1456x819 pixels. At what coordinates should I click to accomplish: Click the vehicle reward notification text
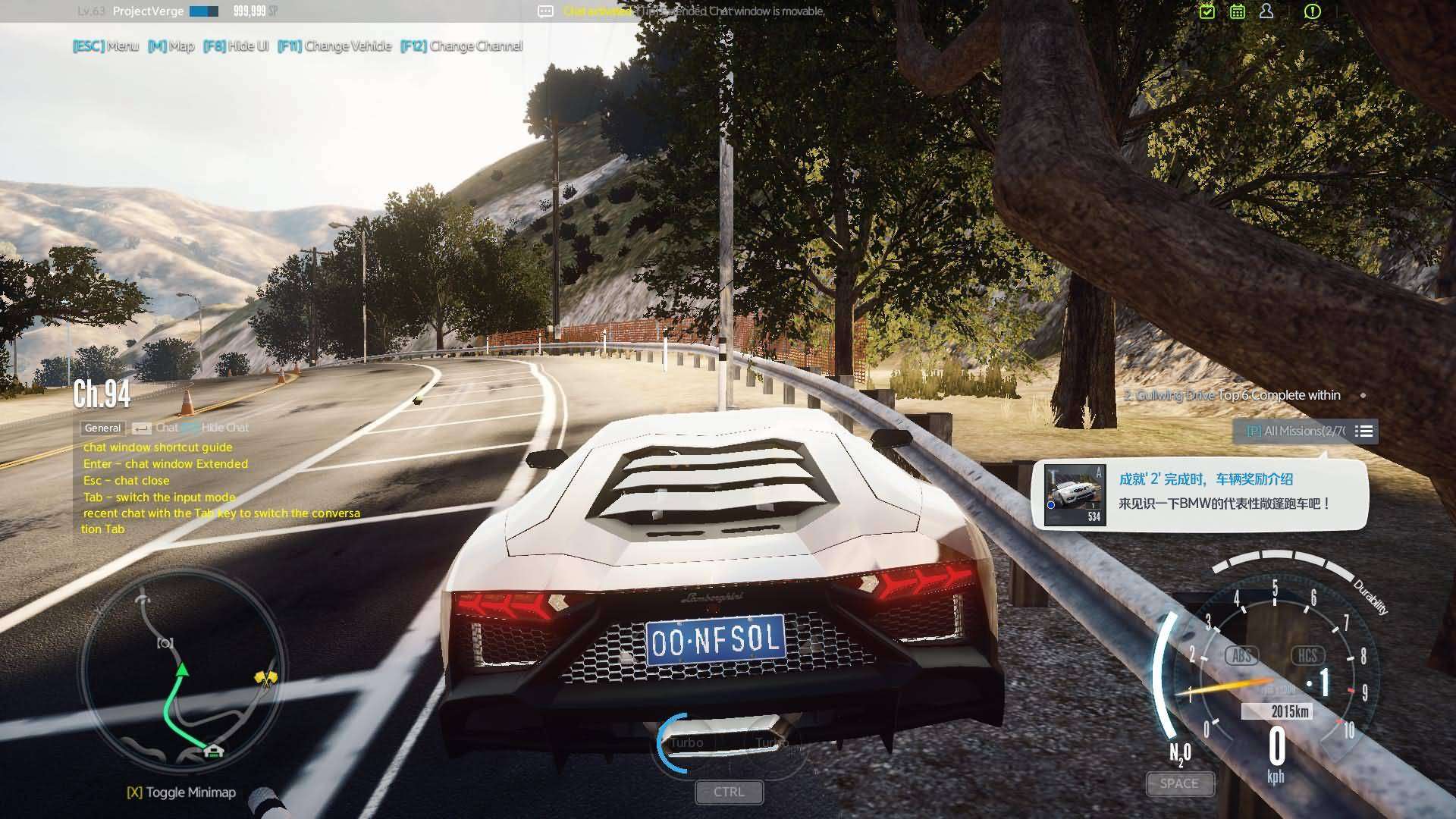(1223, 491)
